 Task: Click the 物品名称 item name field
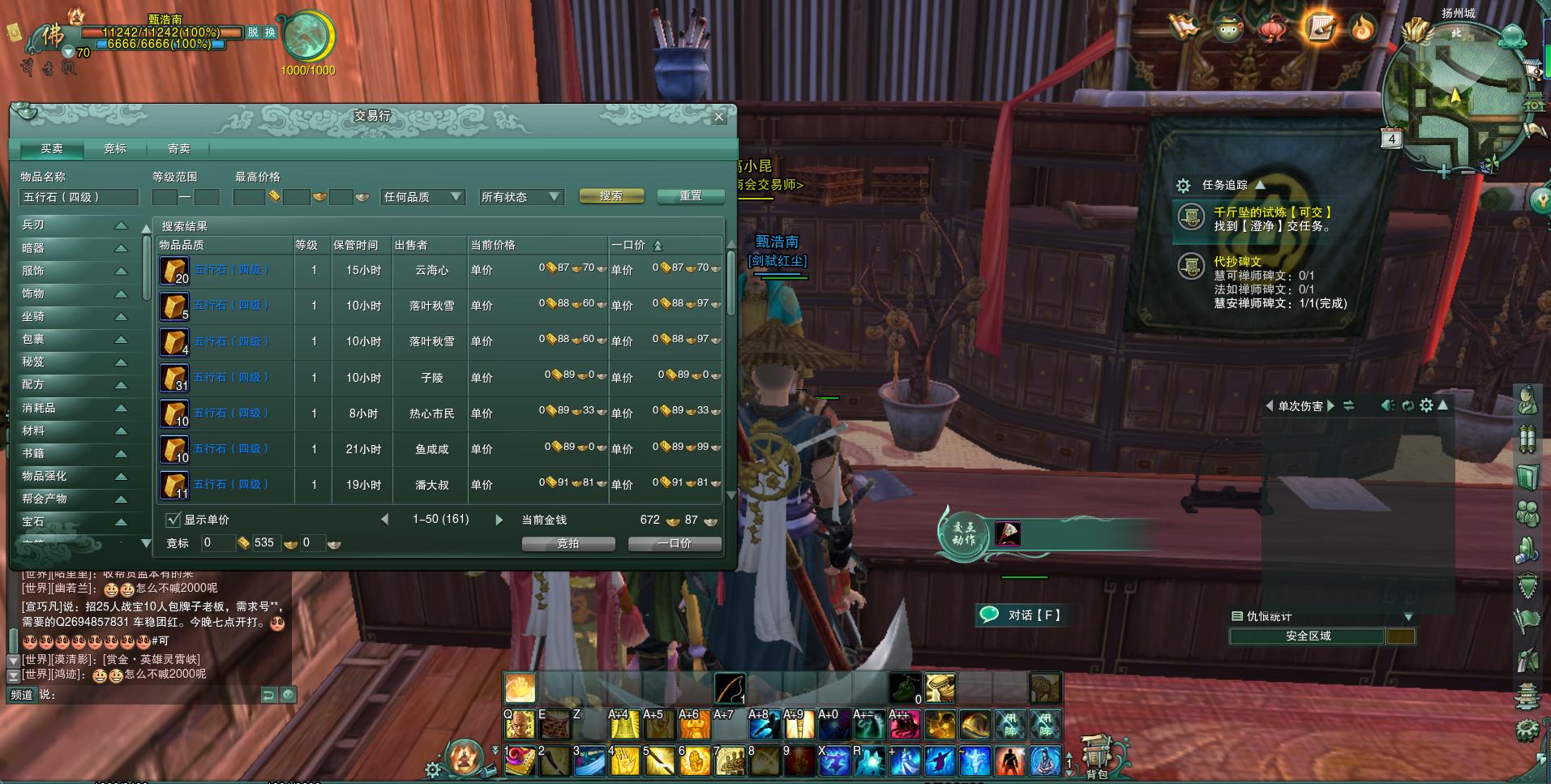tap(79, 197)
